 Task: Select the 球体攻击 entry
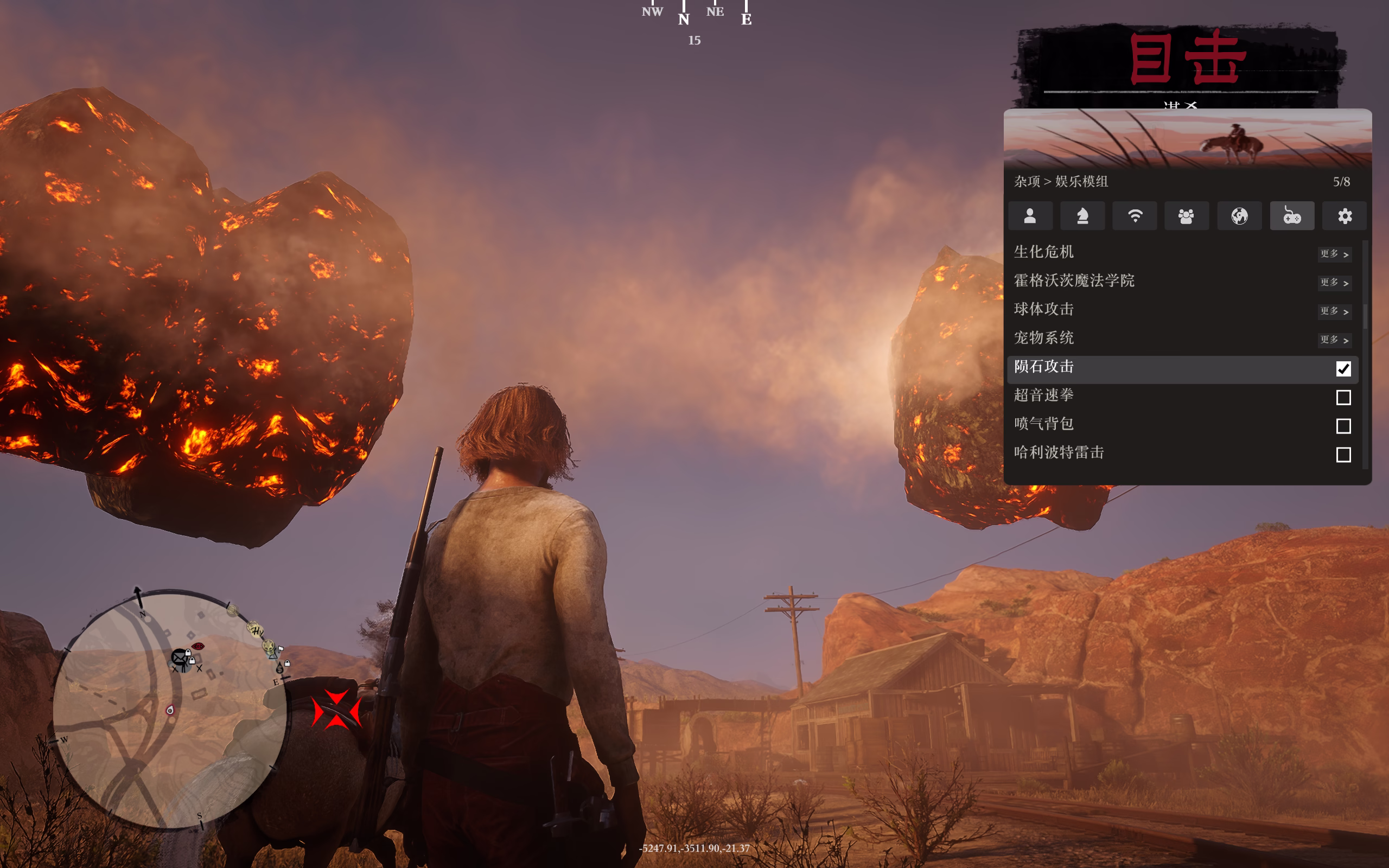point(1182,310)
